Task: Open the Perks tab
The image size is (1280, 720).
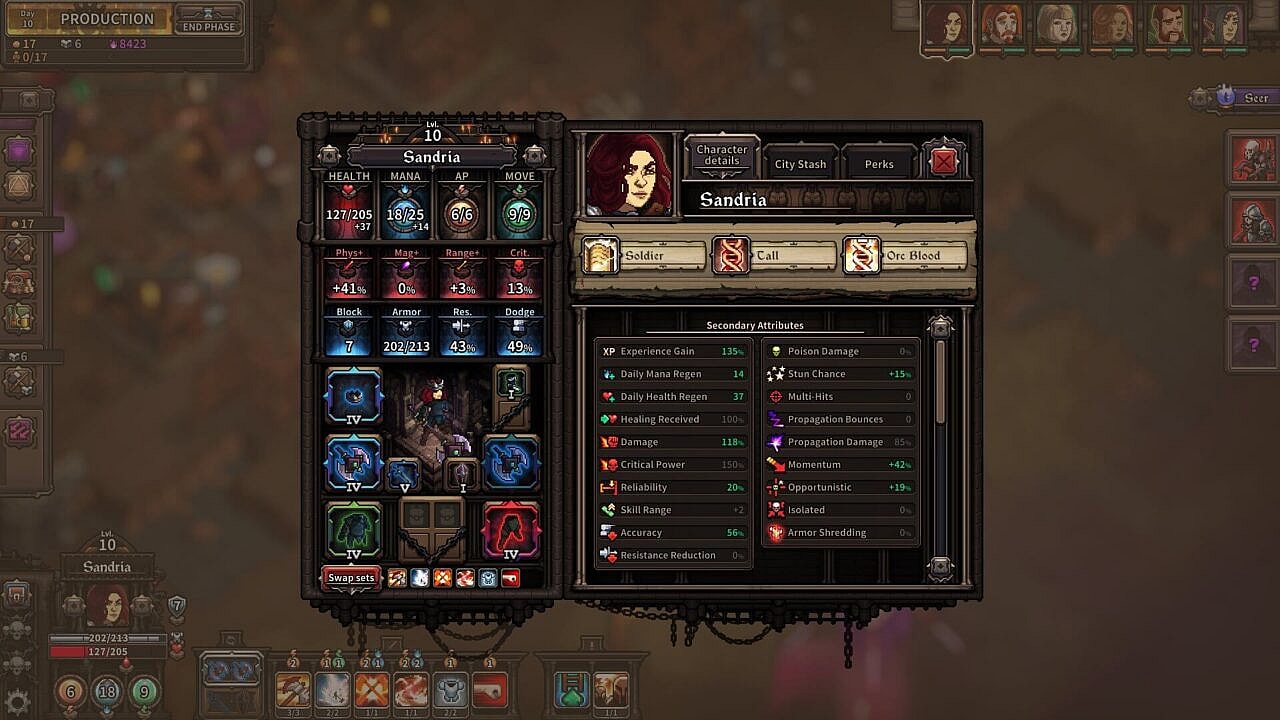Action: pos(878,162)
